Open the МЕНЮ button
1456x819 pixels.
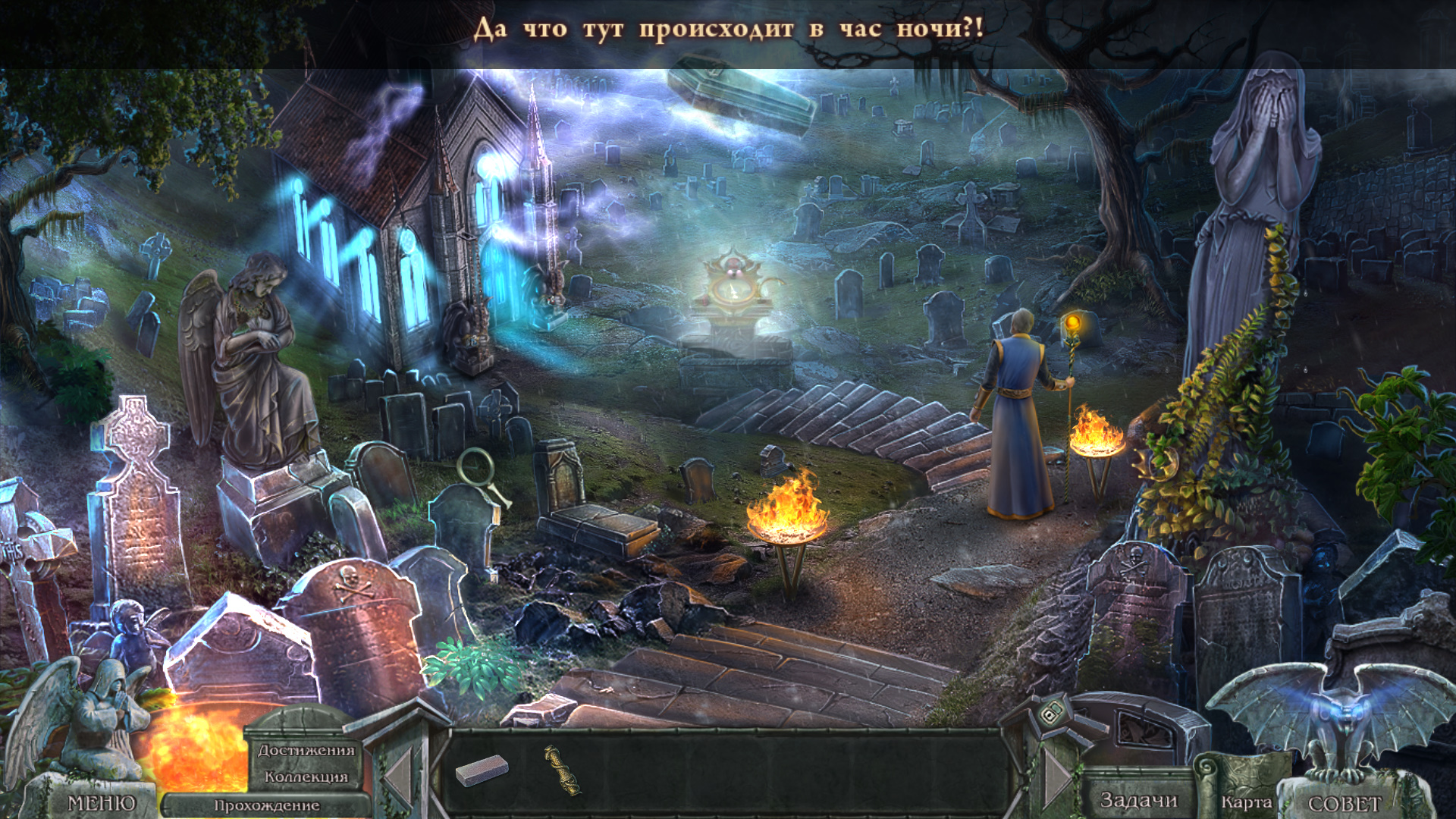102,803
